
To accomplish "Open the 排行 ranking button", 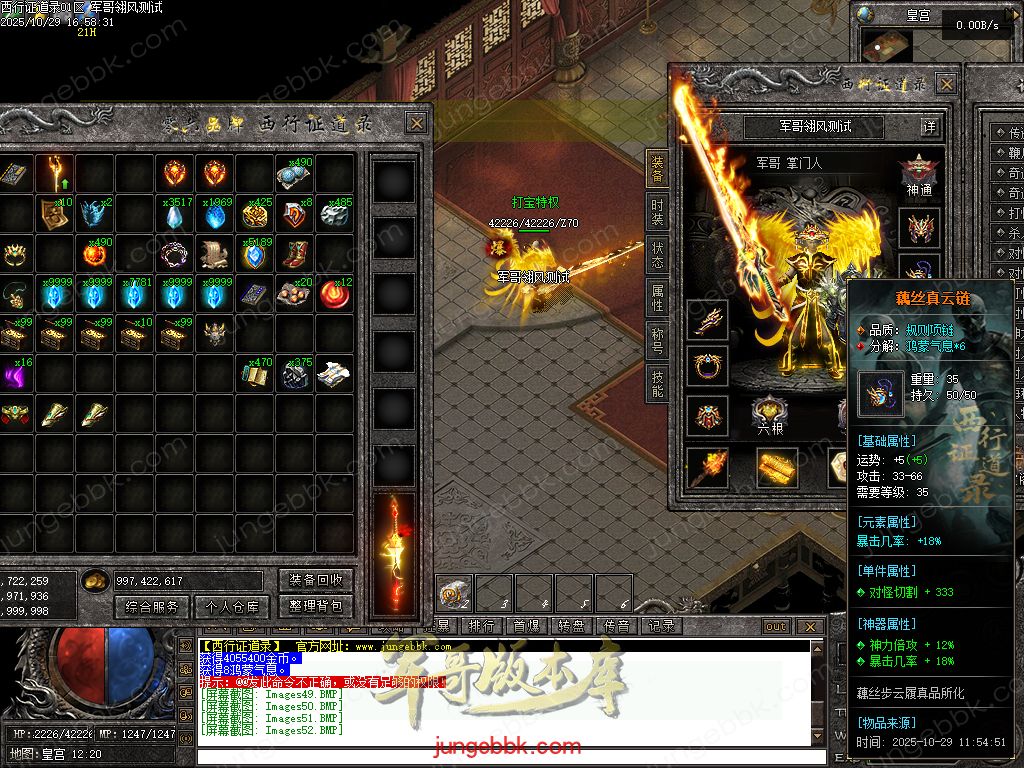I will click(x=481, y=626).
